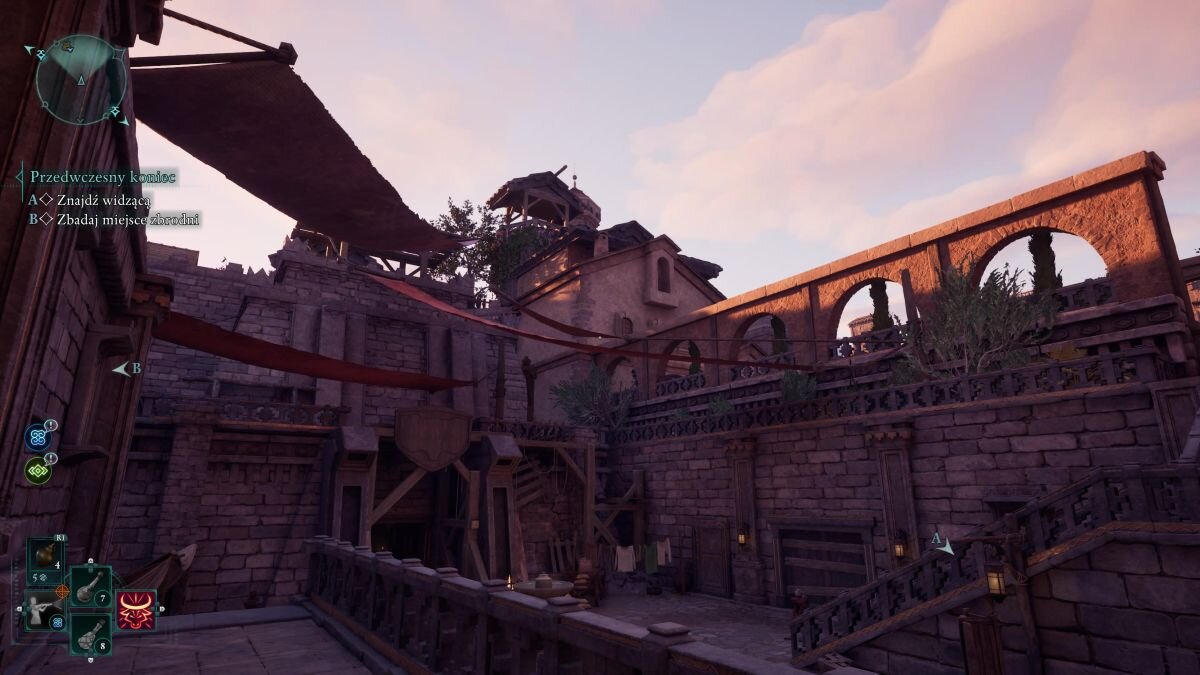Click the green diamond notification icon
The image size is (1200, 675).
38,470
